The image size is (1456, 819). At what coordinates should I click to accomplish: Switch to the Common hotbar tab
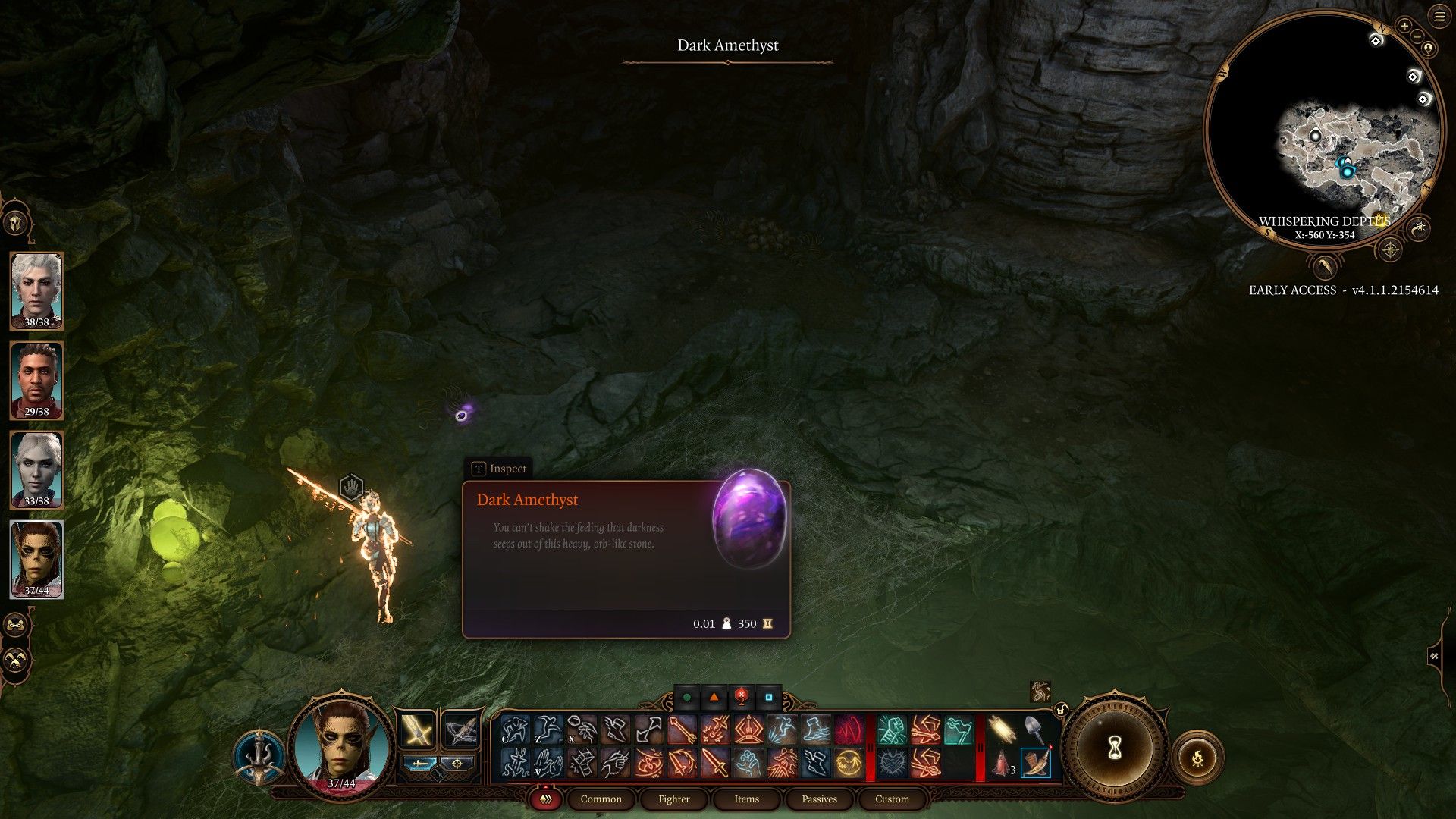click(x=601, y=799)
